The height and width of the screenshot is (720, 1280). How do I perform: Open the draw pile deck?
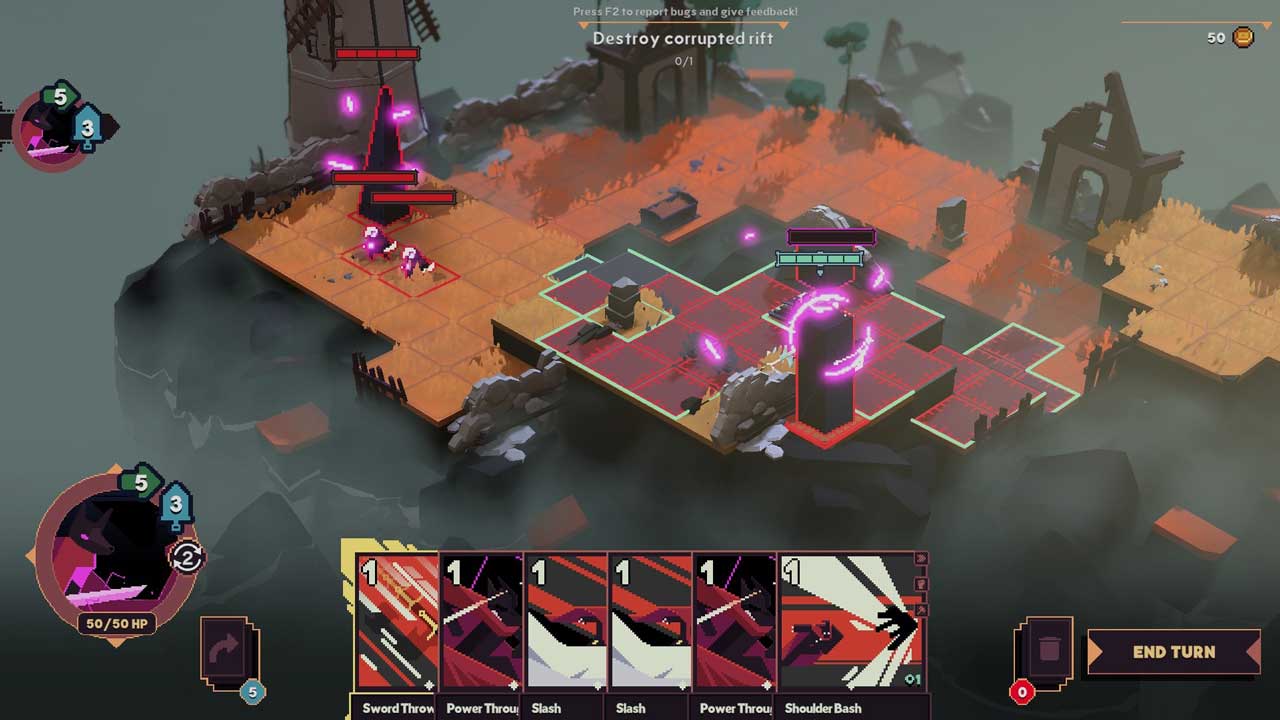pyautogui.click(x=229, y=653)
